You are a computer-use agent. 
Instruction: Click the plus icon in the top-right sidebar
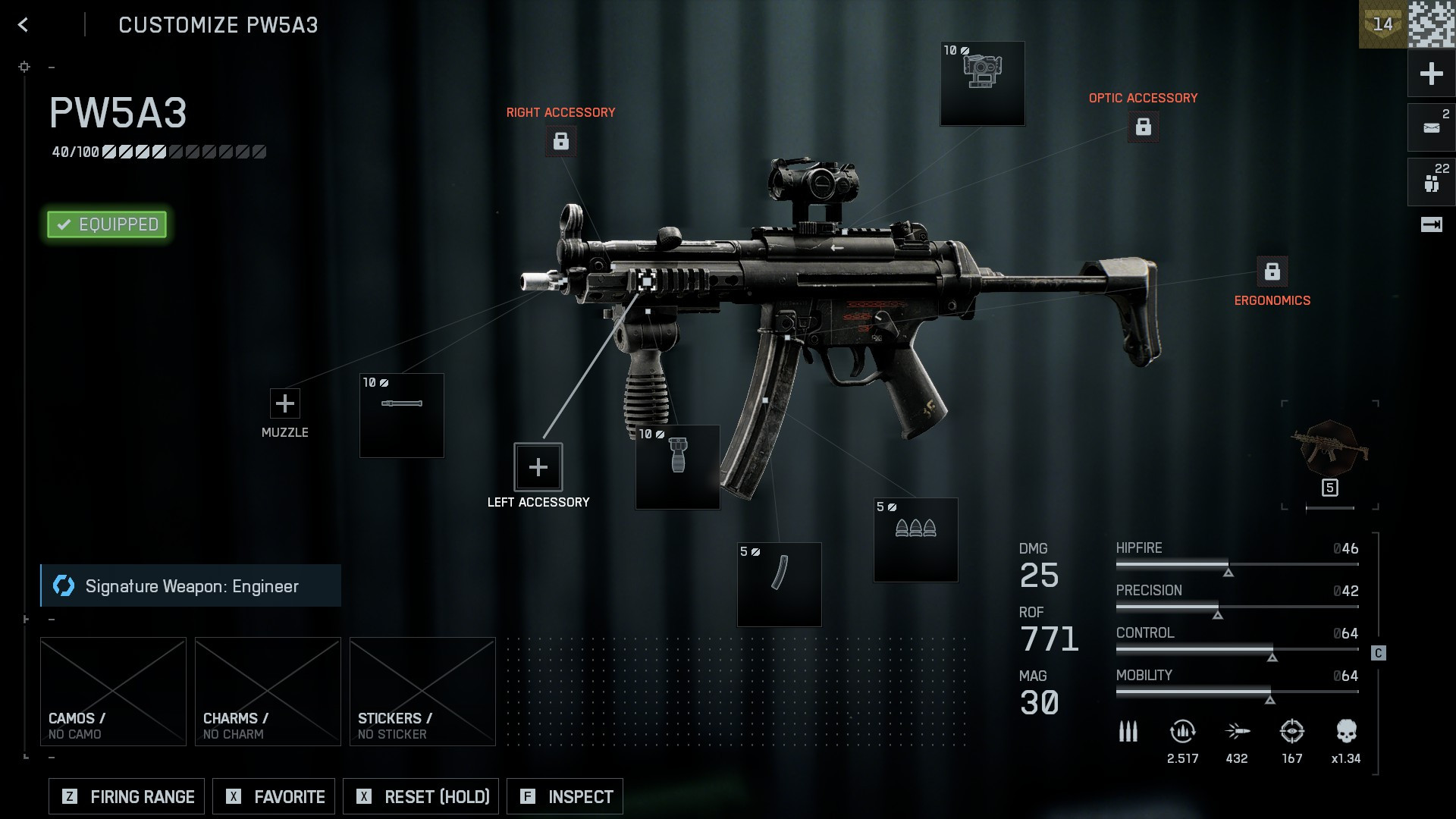tap(1429, 74)
